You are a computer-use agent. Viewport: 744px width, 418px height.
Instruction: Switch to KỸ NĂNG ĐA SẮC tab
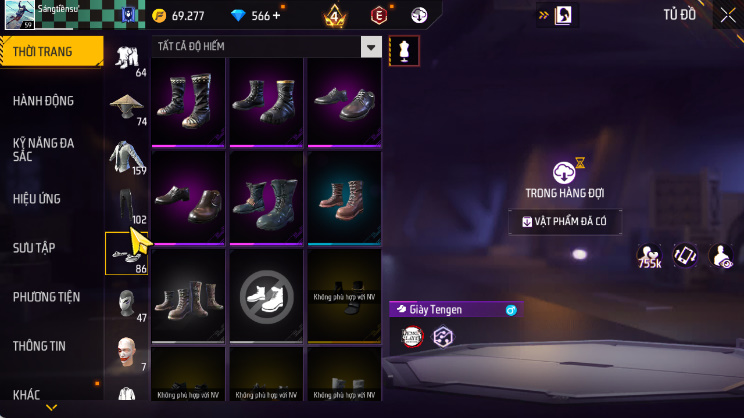coord(43,150)
